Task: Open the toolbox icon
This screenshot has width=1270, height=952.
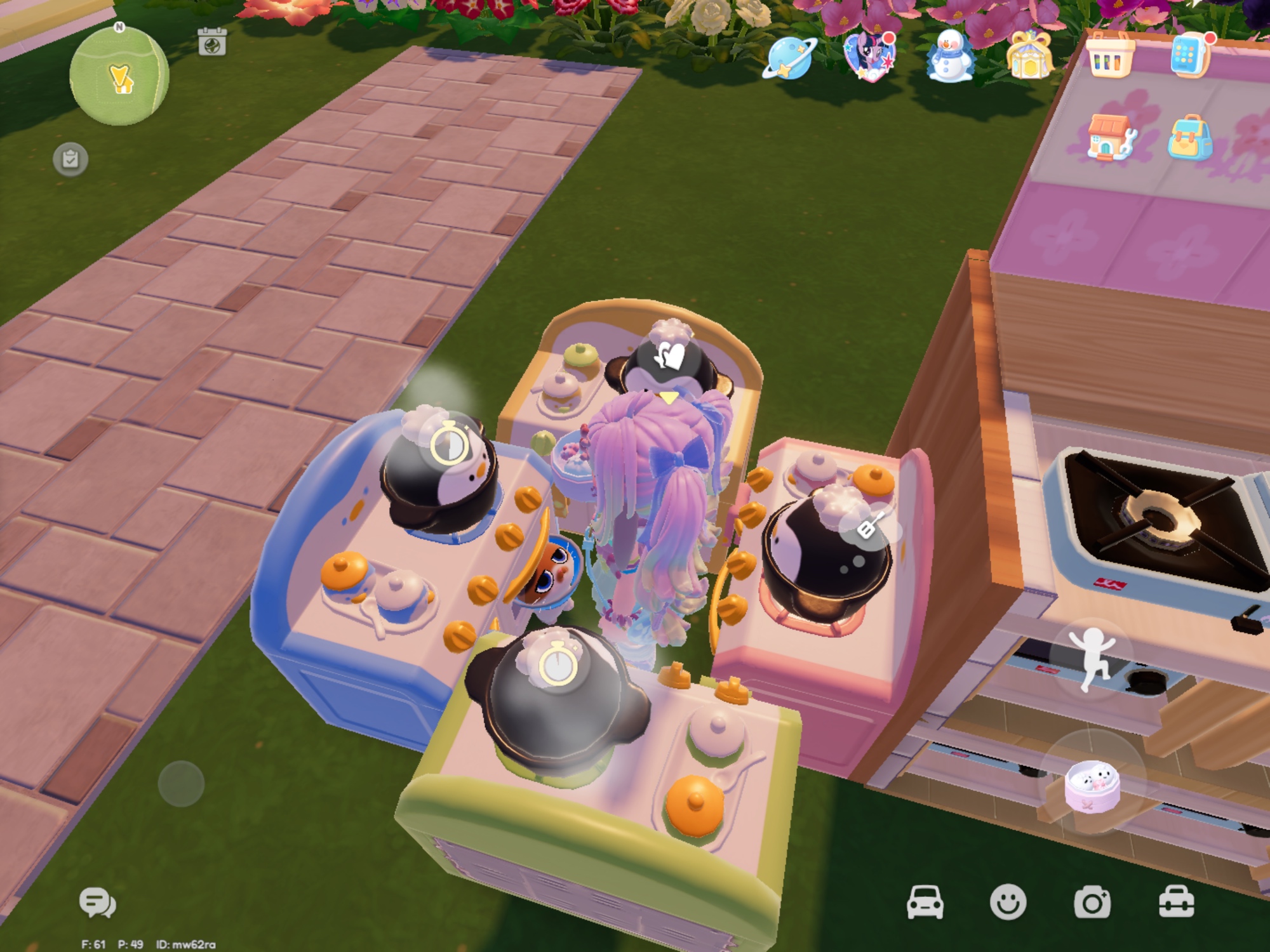Action: (x=1176, y=902)
